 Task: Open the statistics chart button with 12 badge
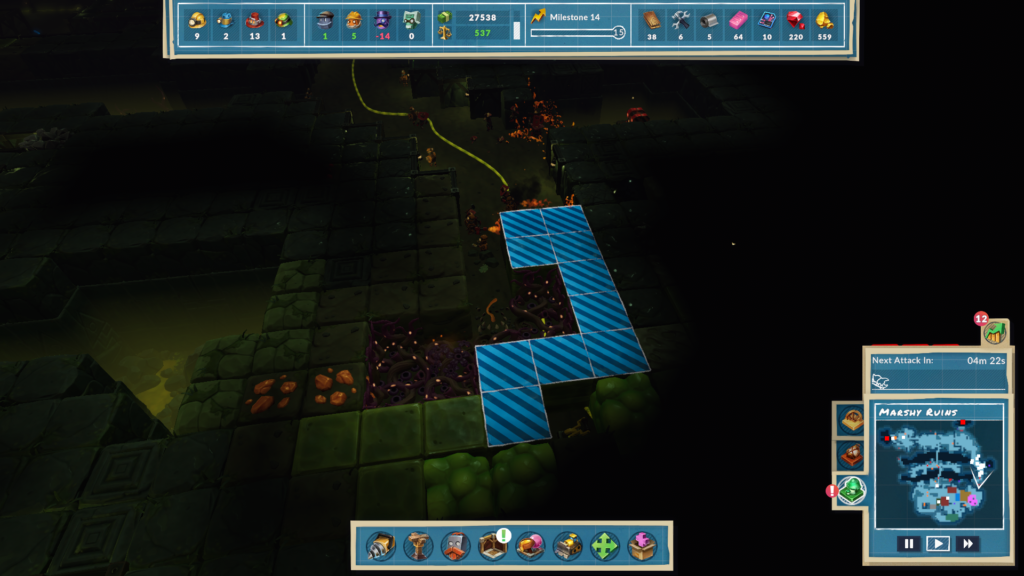coord(994,332)
